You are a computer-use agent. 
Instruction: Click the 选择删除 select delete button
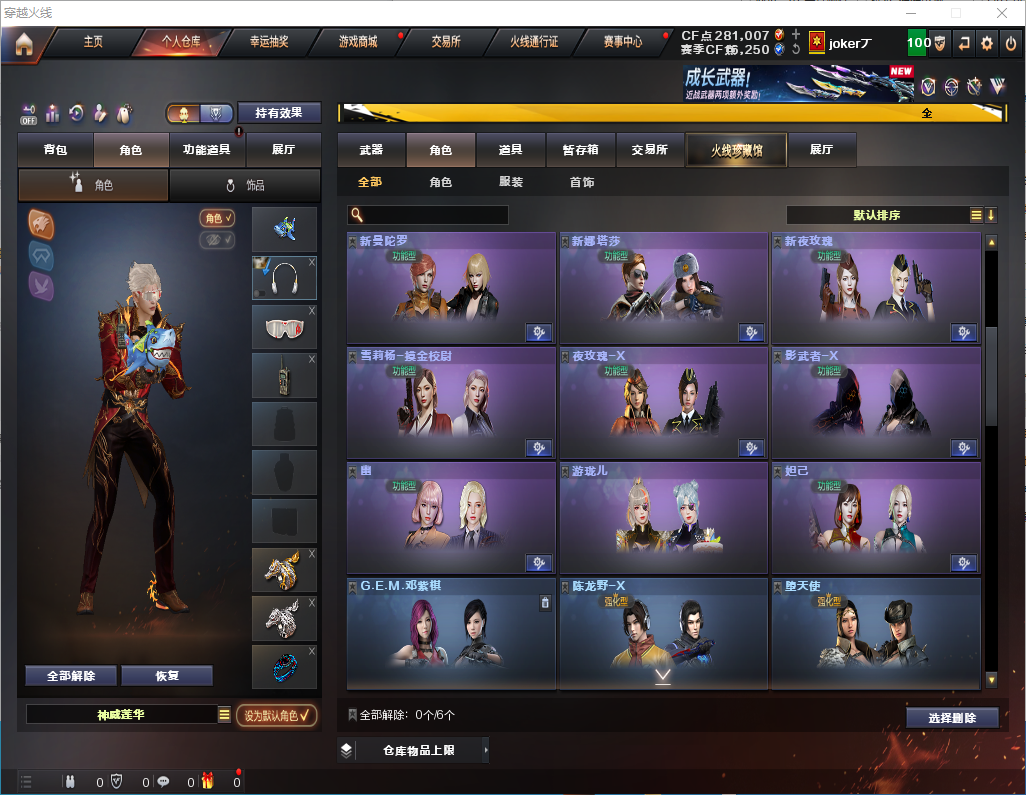coord(952,718)
